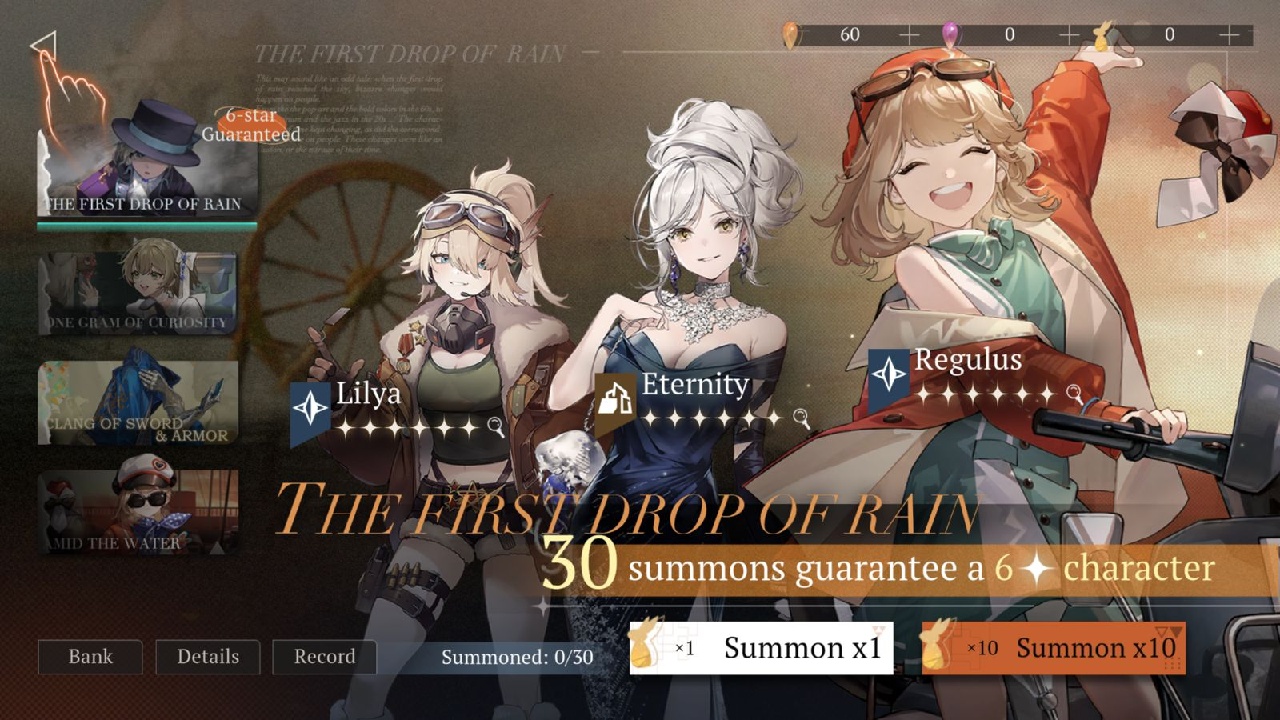Open Eternity's details via her magnifier icon
This screenshot has width=1280, height=720.
(800, 413)
